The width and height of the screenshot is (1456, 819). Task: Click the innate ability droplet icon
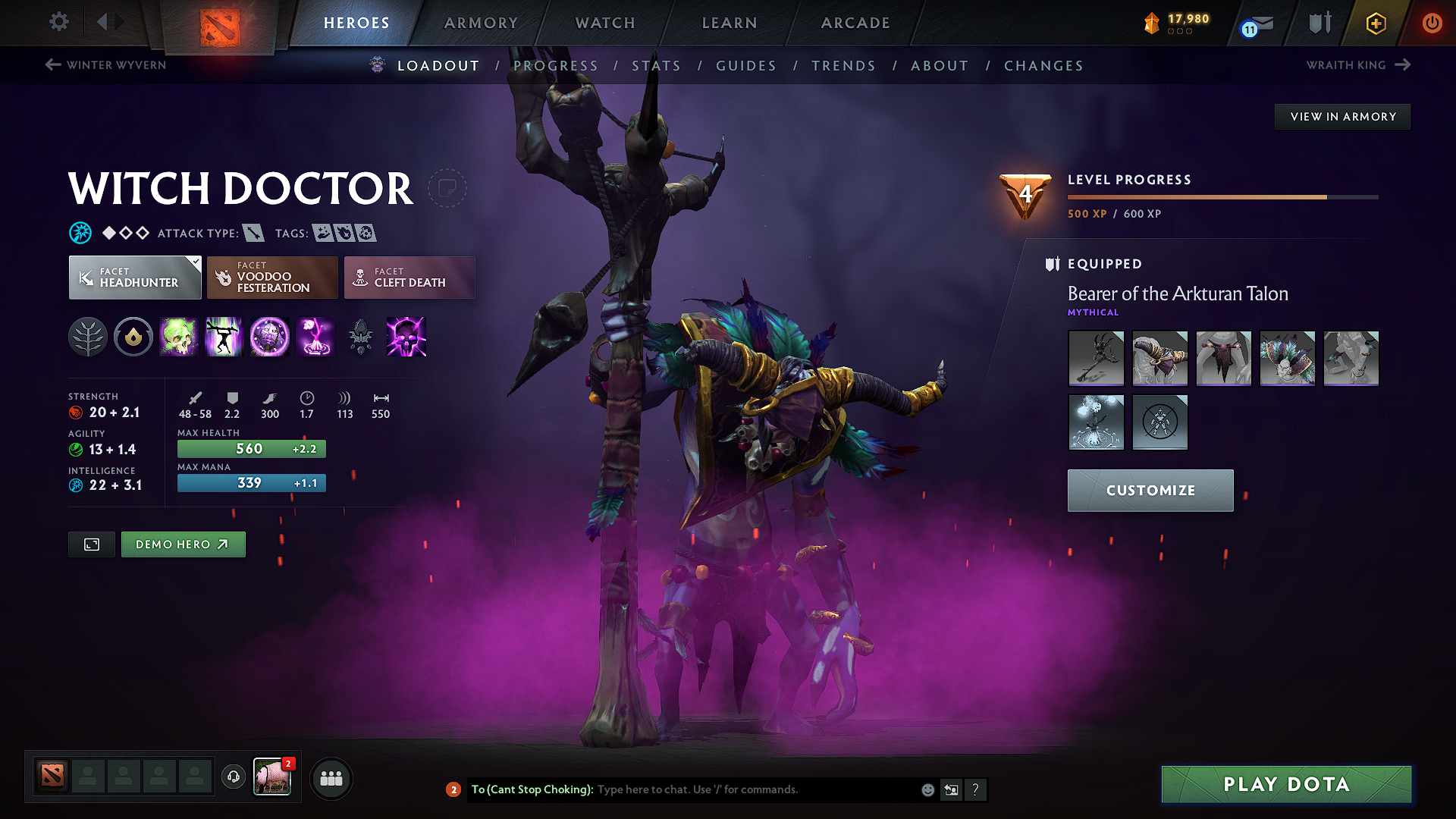133,337
